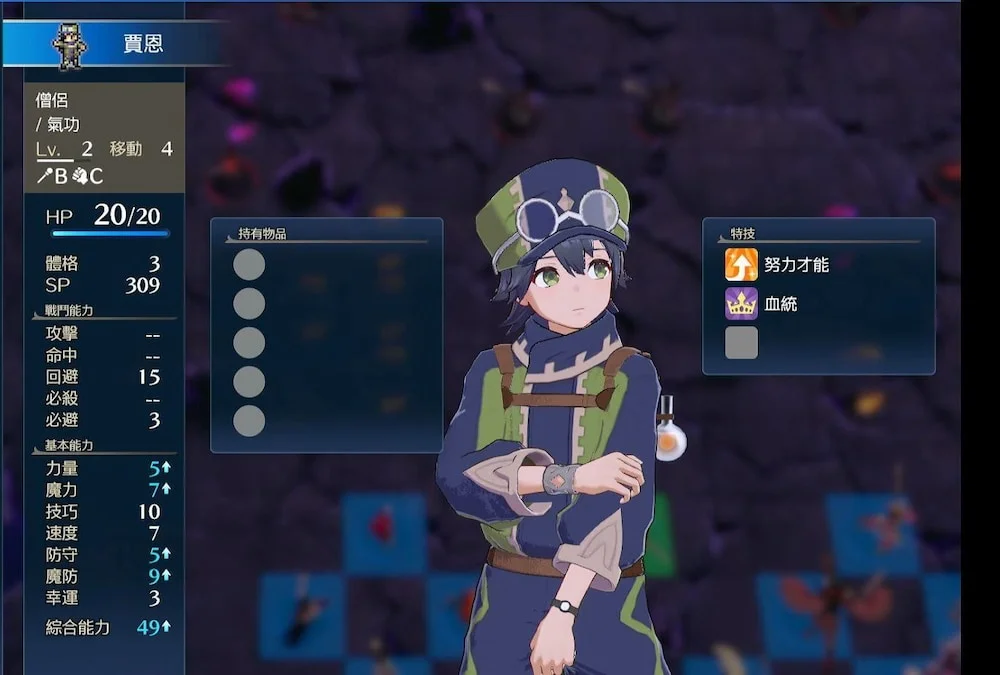Click 賈恩's pixel unit portrait
1000x675 pixels.
click(70, 45)
